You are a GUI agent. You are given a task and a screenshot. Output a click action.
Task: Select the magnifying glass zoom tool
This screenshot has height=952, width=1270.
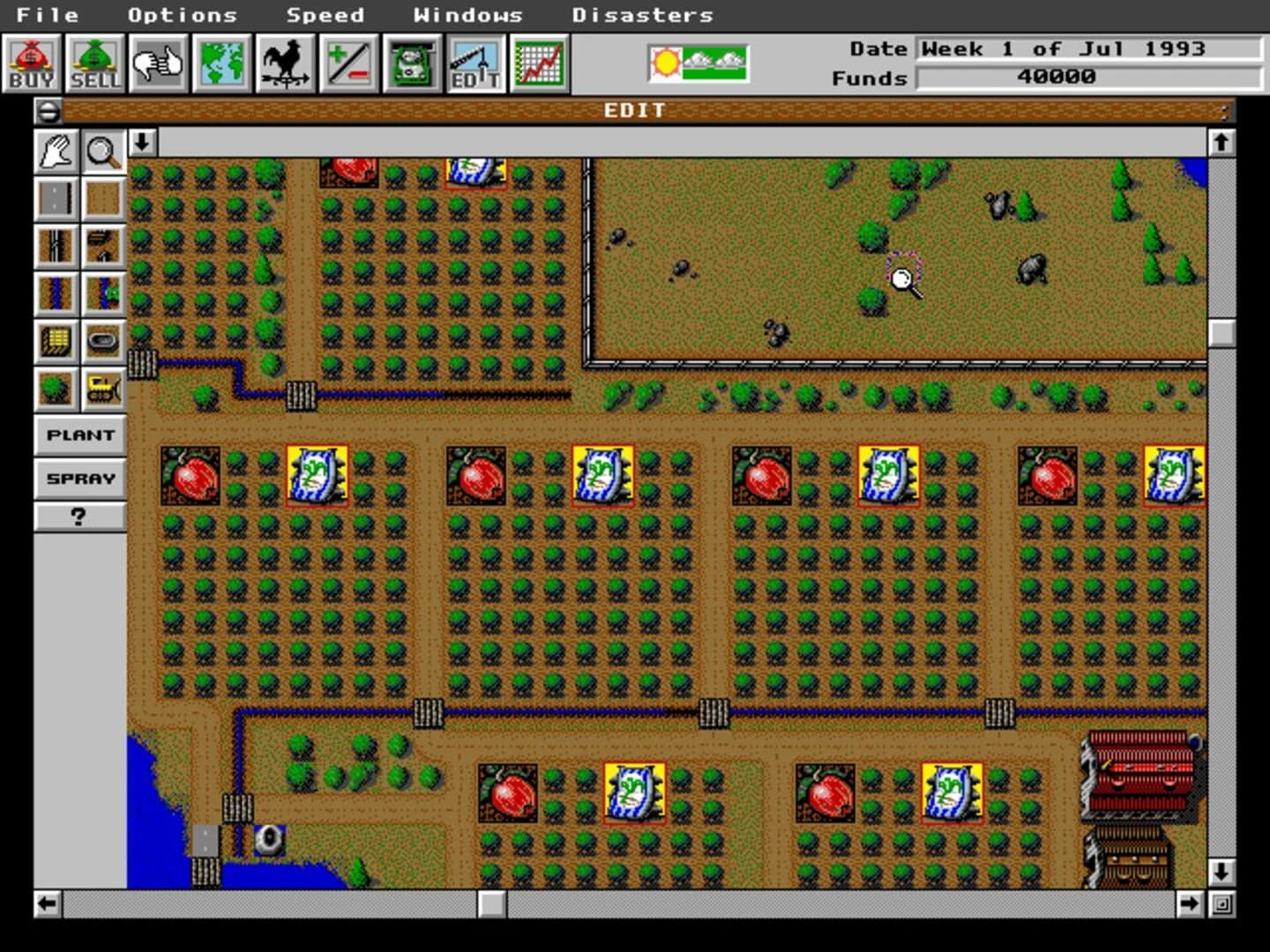coord(103,152)
